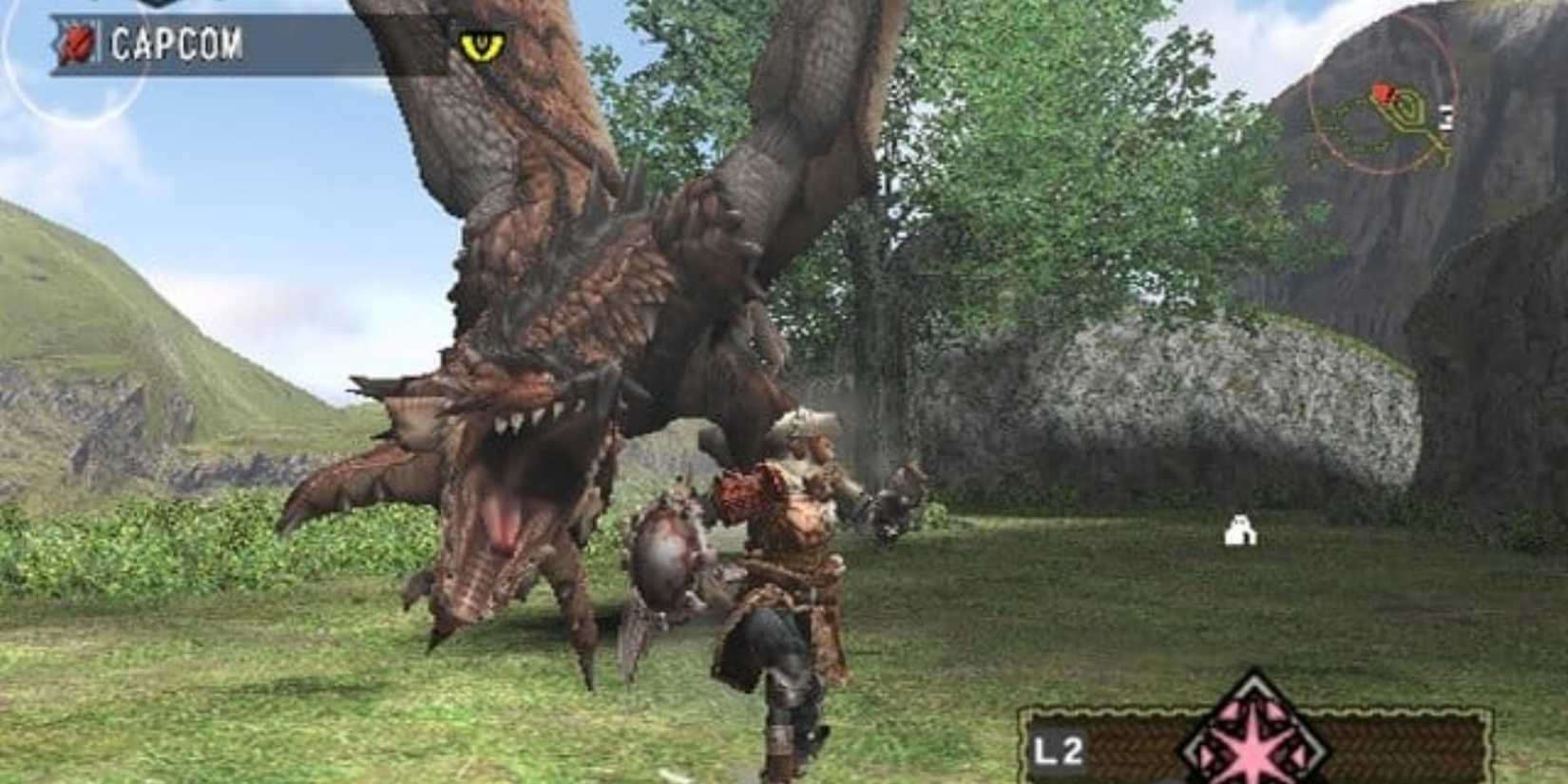Click the red player marker on the minimap
Viewport: 1568px width, 784px height.
1383,92
